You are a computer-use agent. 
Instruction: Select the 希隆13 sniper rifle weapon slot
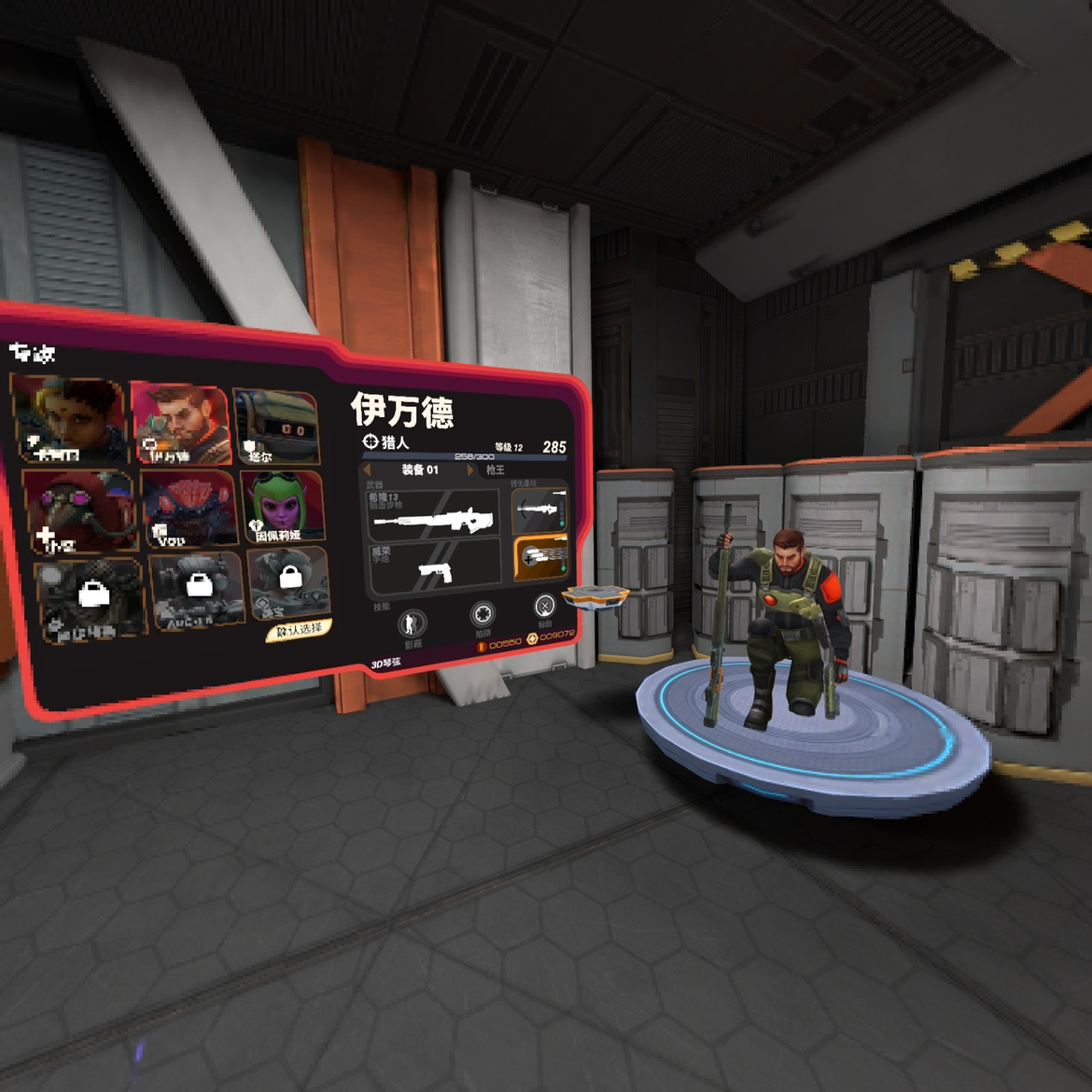[x=433, y=515]
